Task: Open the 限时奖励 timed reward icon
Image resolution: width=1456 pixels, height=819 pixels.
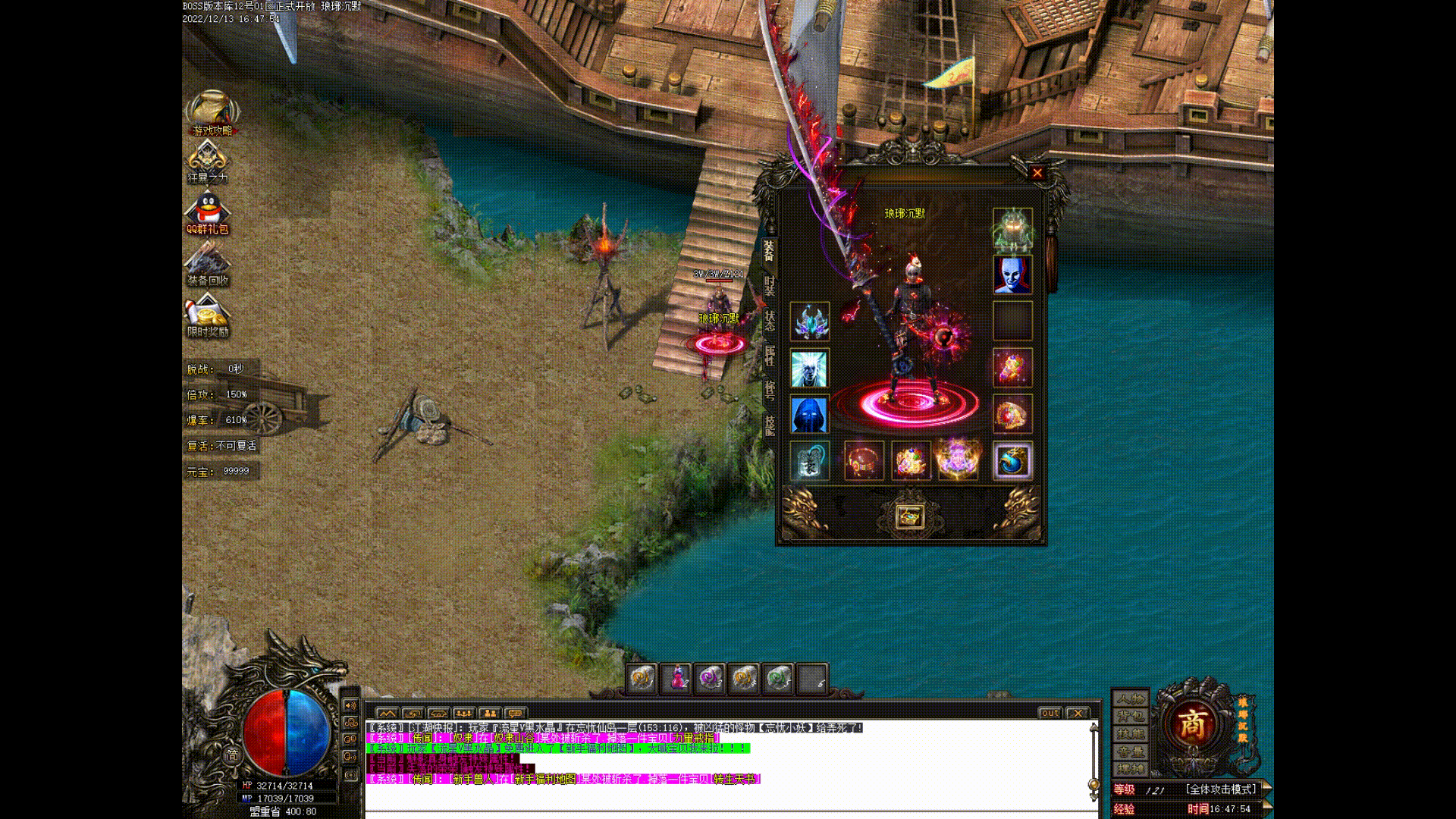Action: tap(208, 316)
